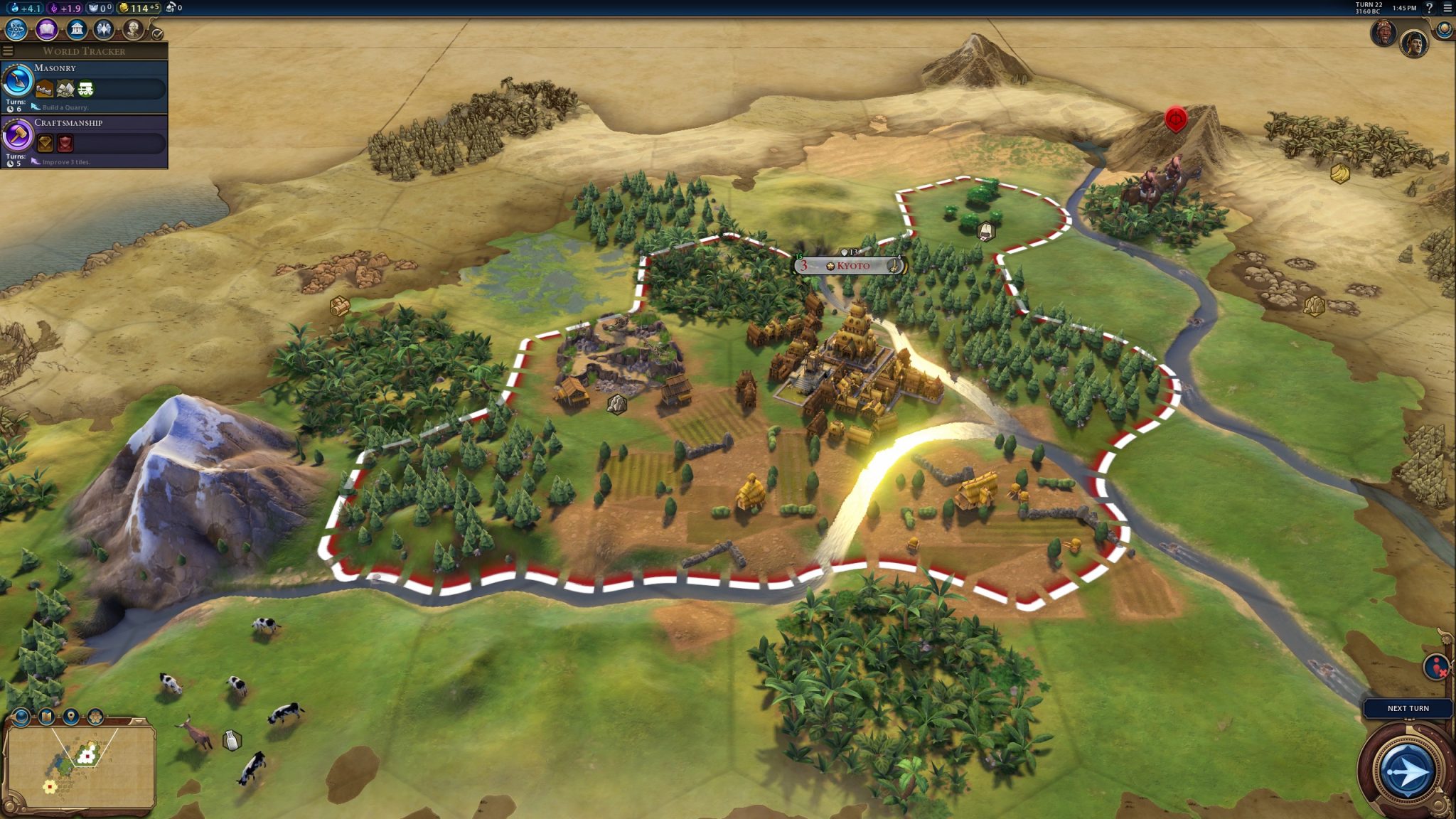This screenshot has height=819, width=1456.
Task: Open the Civics tree book icon
Action: coord(47,29)
